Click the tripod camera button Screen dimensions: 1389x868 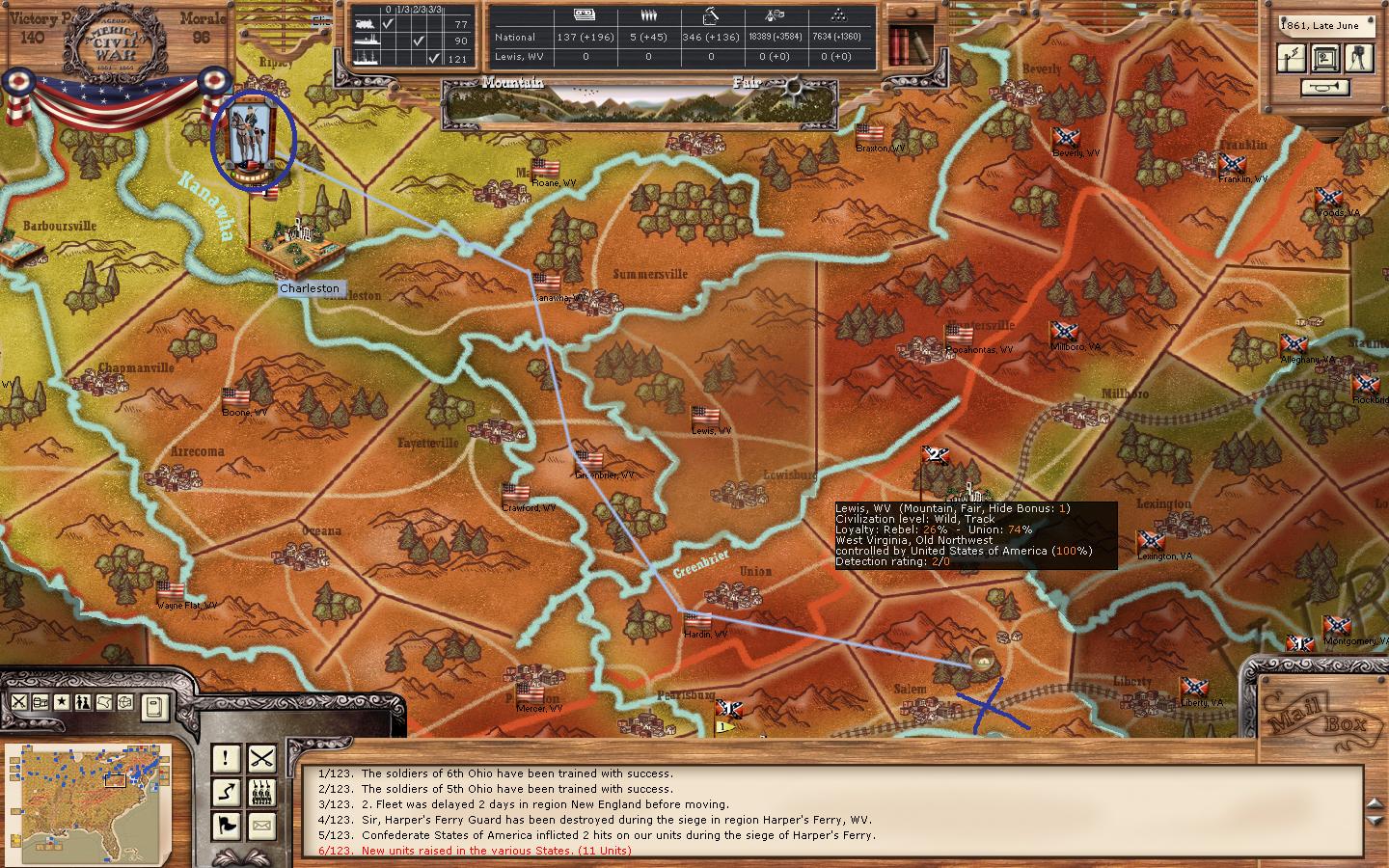[1360, 58]
